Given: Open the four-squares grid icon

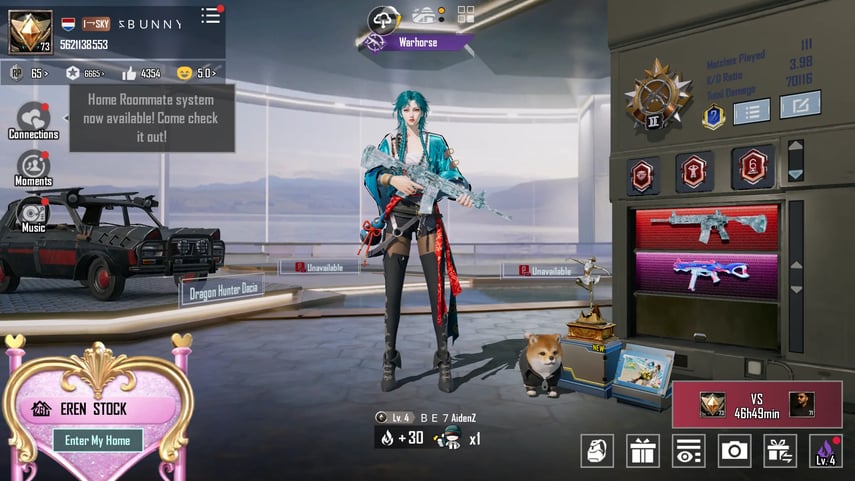Looking at the screenshot, I should tap(466, 14).
